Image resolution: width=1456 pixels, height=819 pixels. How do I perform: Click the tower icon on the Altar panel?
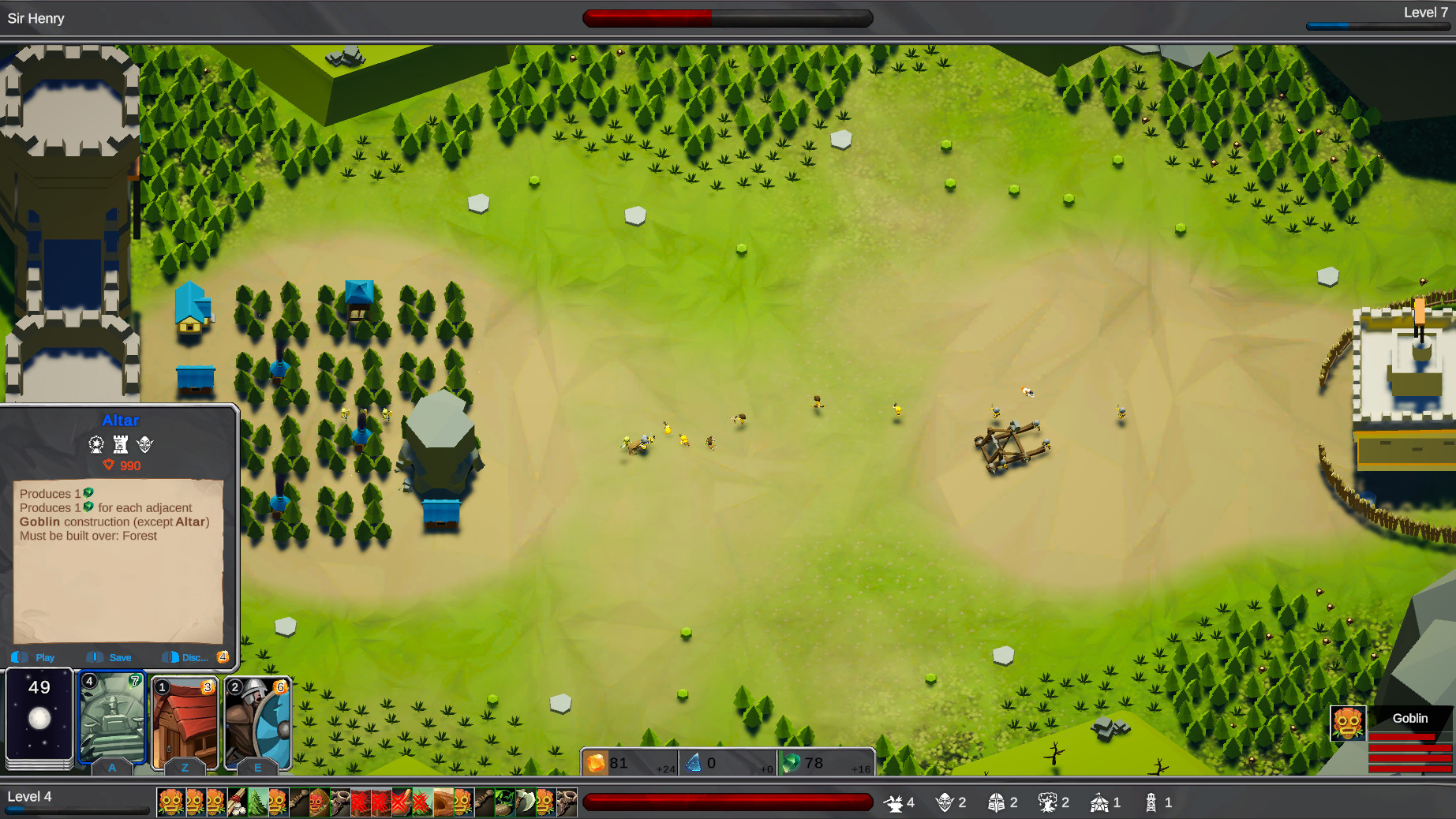click(121, 444)
